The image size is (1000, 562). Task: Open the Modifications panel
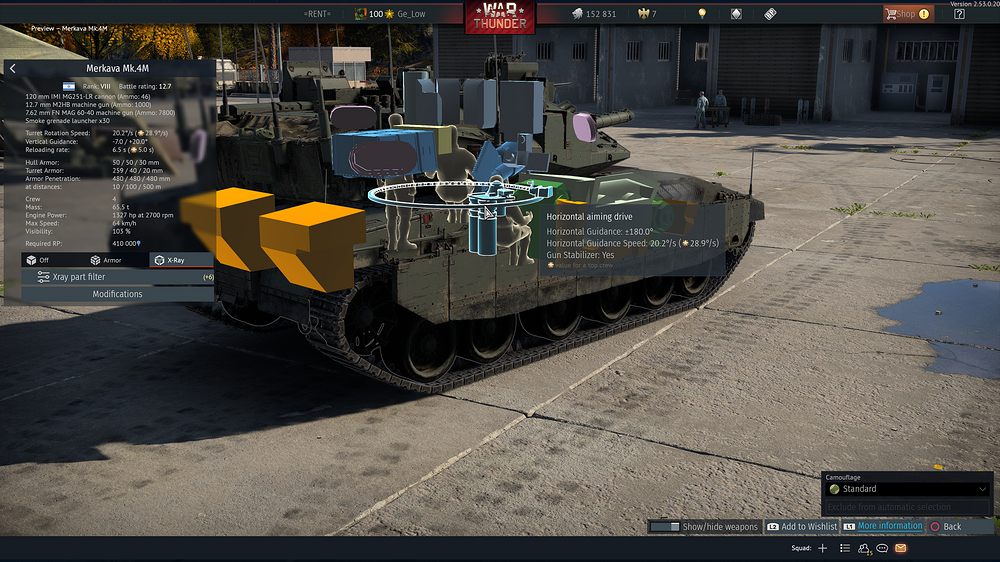coord(117,294)
